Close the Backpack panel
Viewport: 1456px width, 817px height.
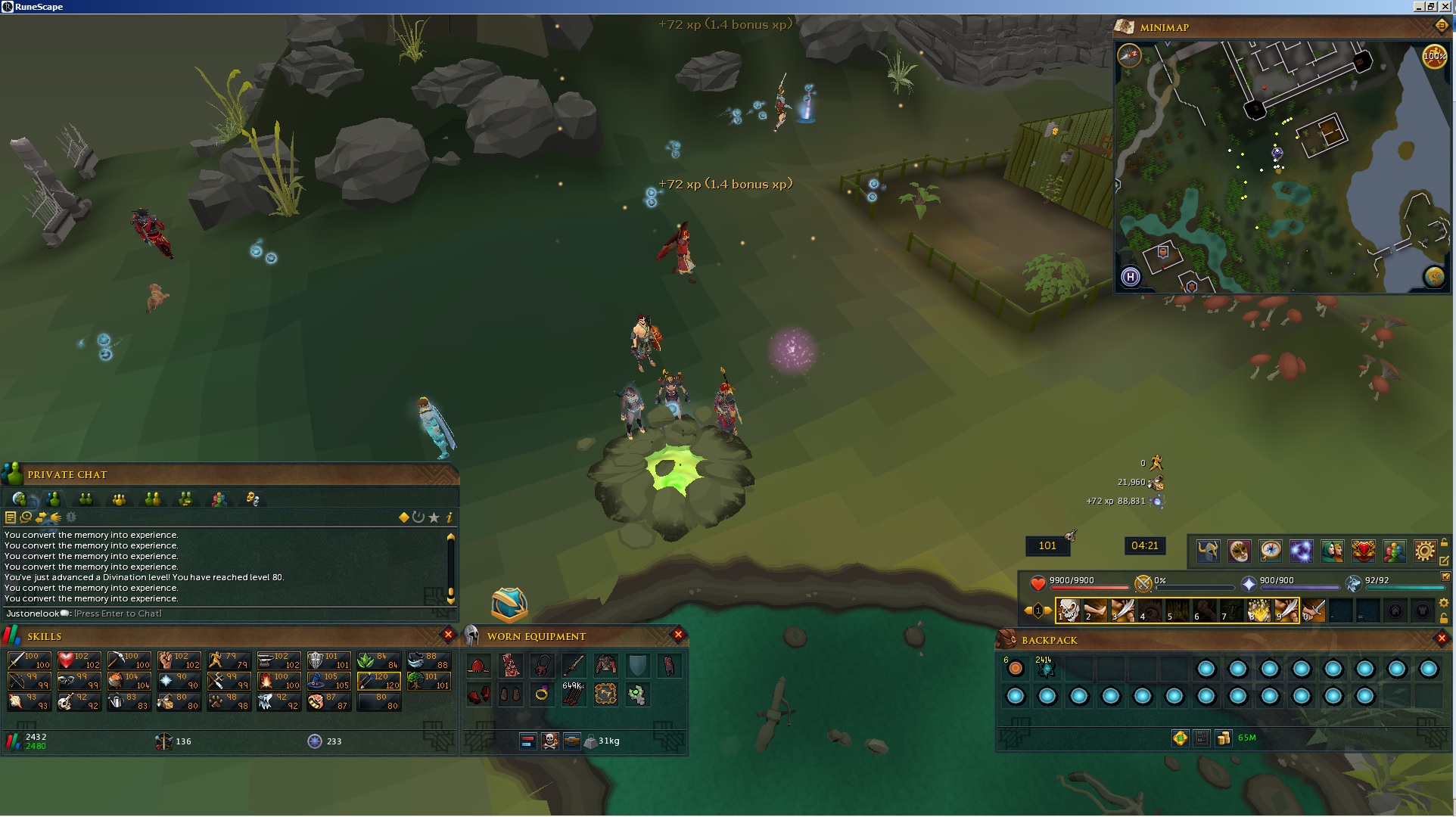click(1442, 638)
